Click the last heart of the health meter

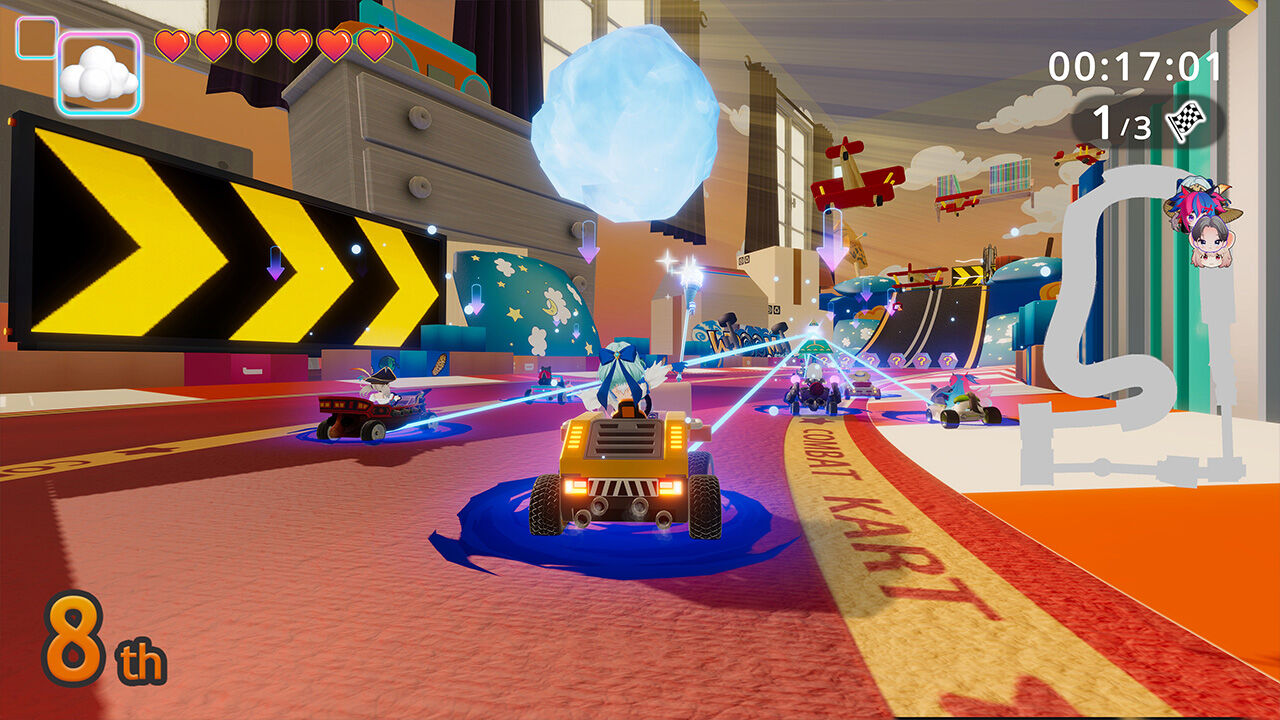click(x=376, y=44)
